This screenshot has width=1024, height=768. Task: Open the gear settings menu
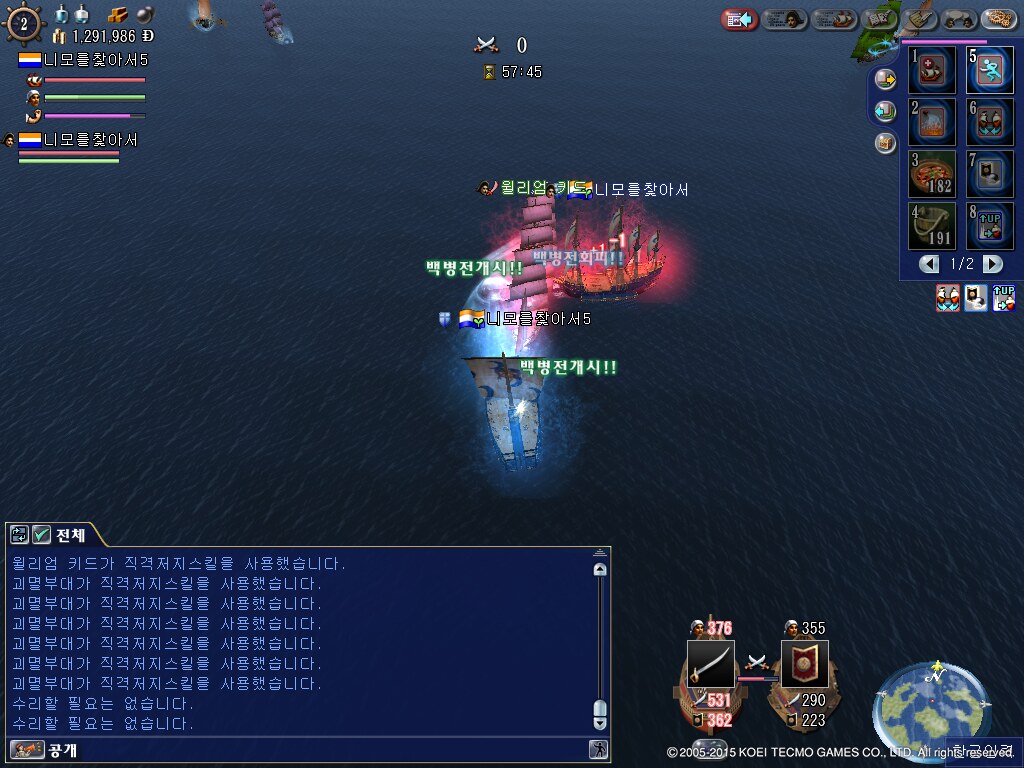(999, 19)
